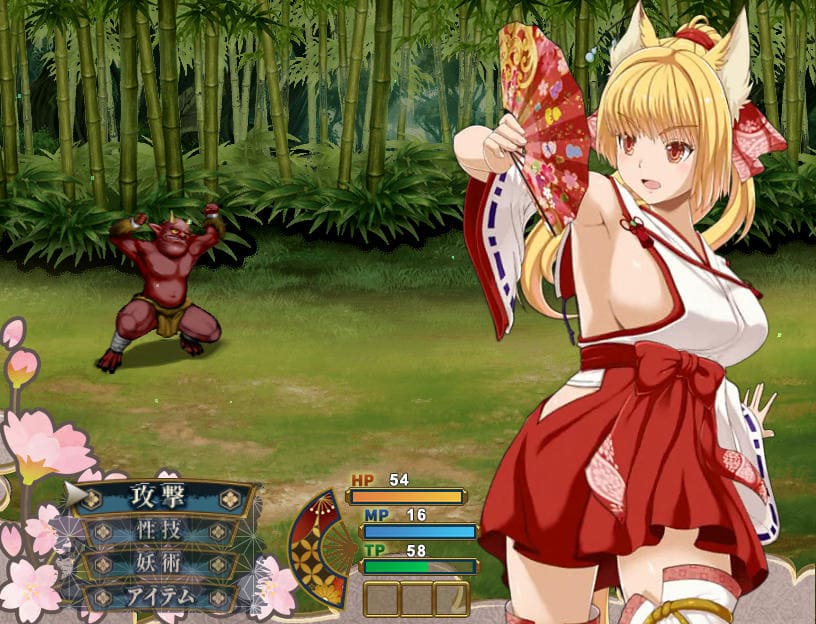
Task: Choose the 性技 skill command
Action: pyautogui.click(x=158, y=530)
